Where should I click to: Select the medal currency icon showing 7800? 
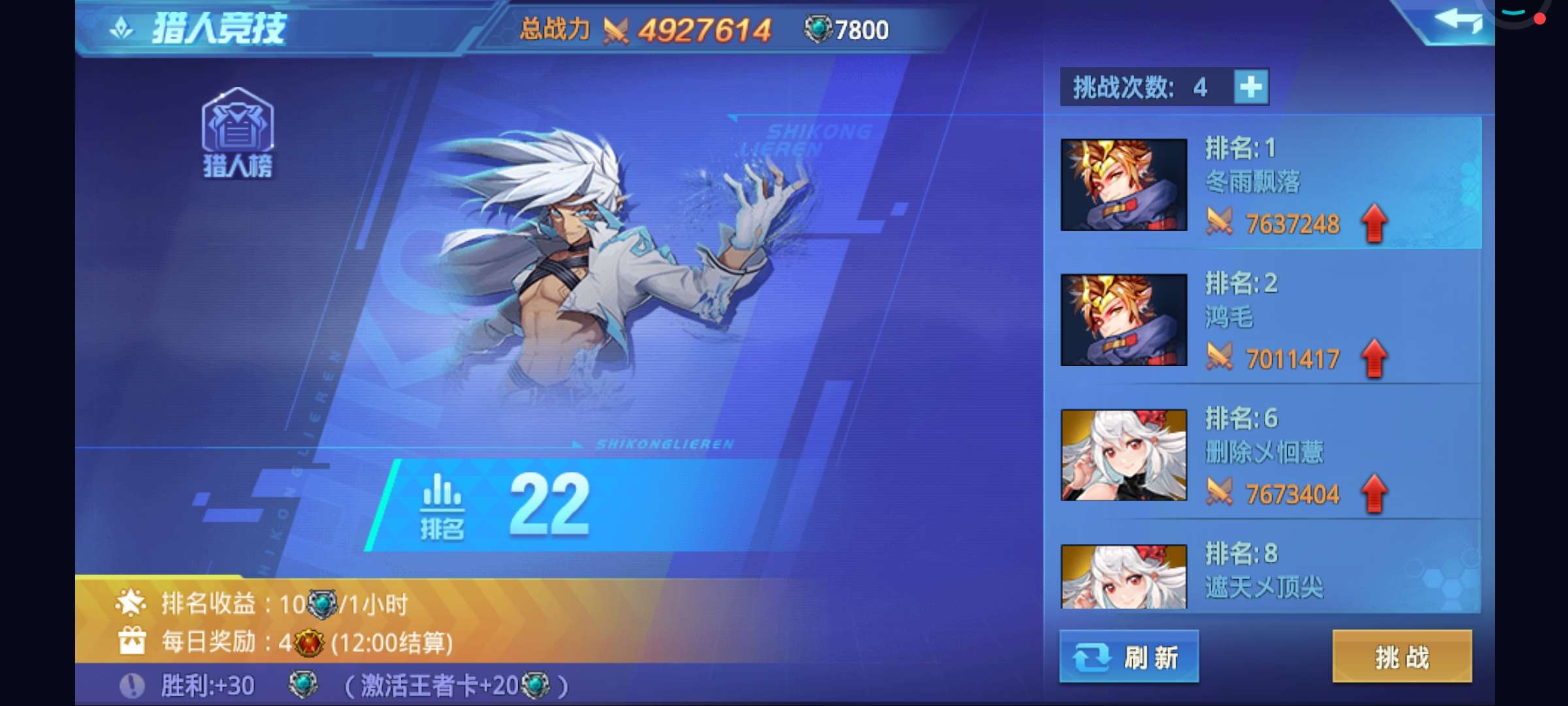819,29
